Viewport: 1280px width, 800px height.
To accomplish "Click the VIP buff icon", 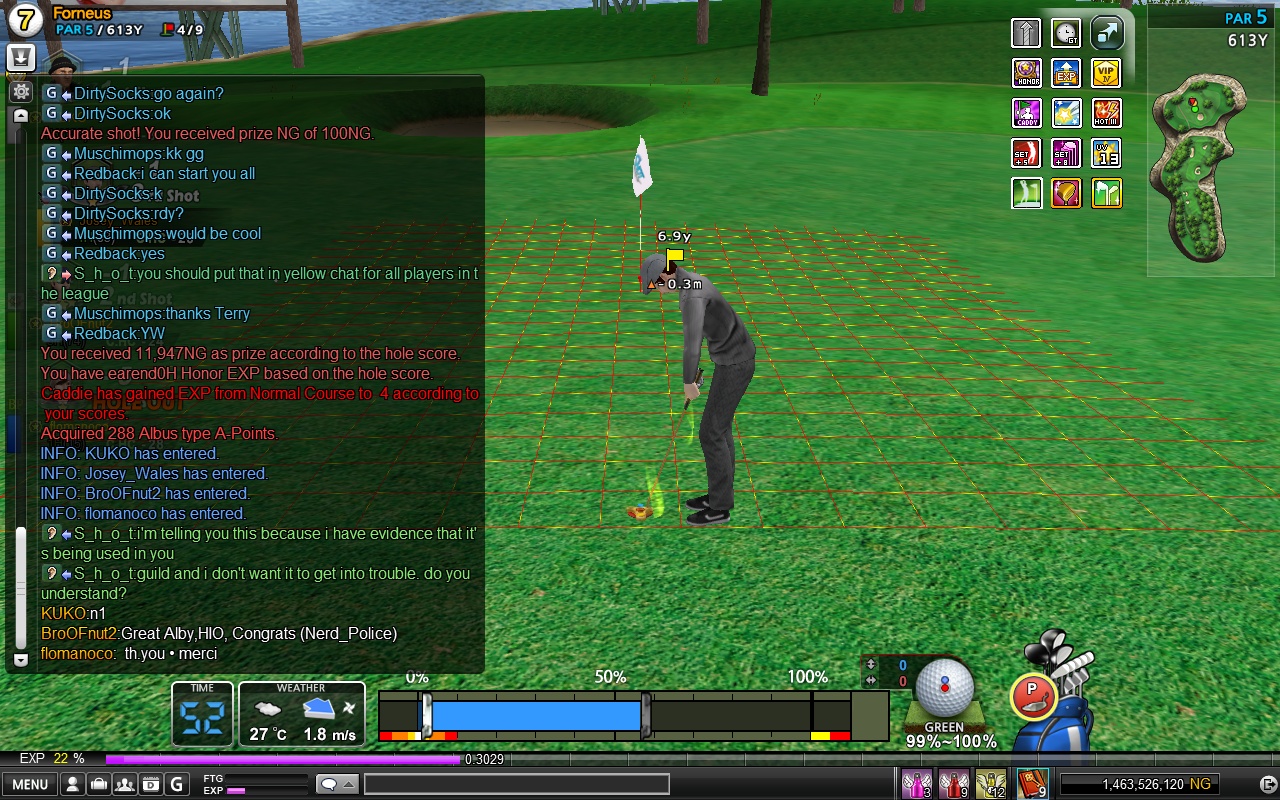I will [x=1106, y=73].
